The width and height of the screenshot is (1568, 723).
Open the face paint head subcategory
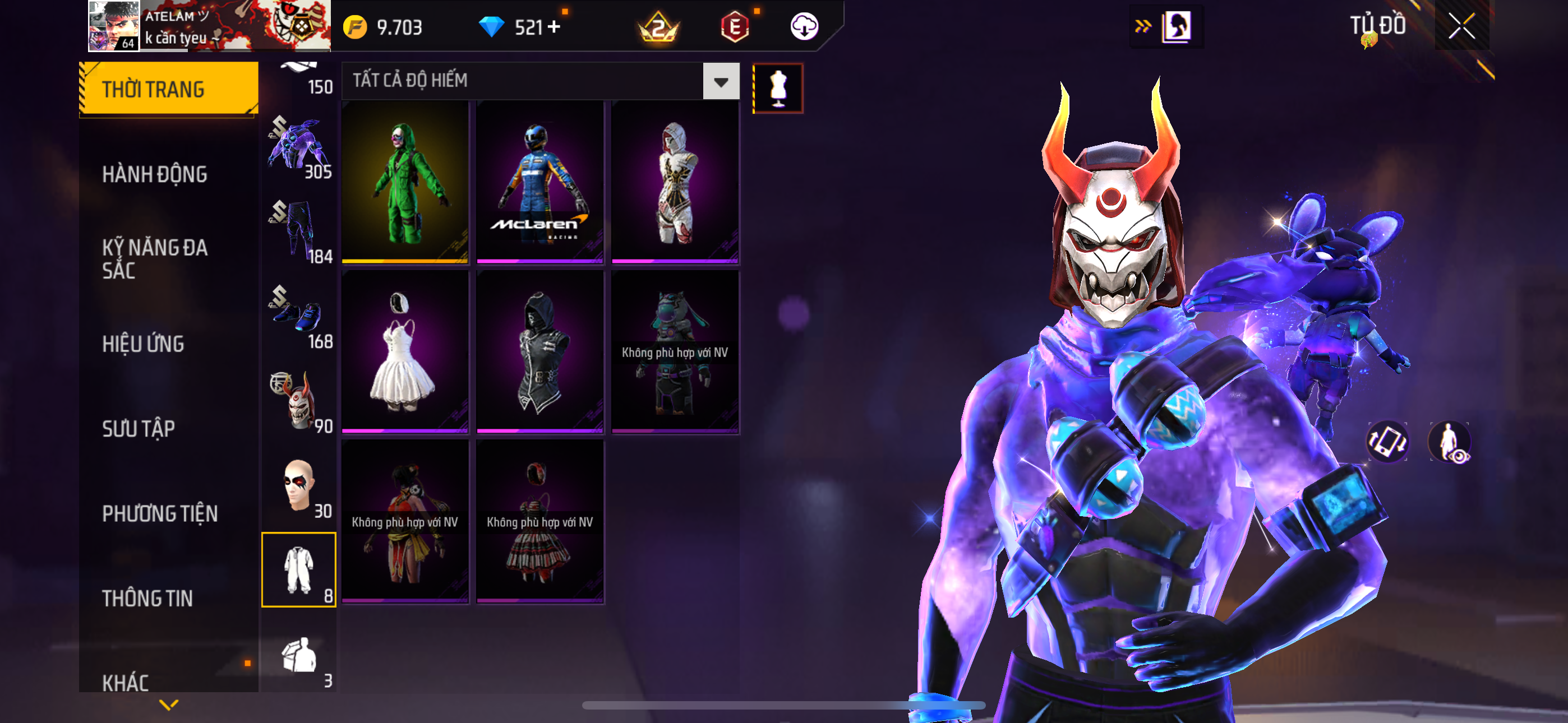point(298,486)
